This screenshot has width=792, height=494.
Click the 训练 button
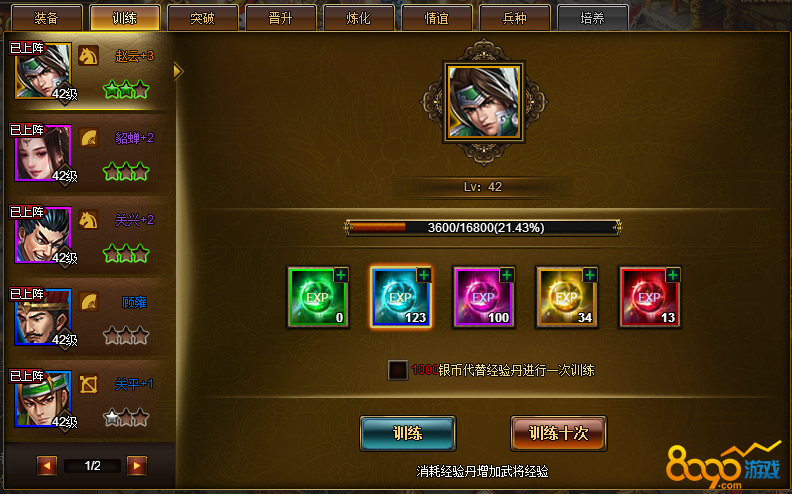click(407, 434)
